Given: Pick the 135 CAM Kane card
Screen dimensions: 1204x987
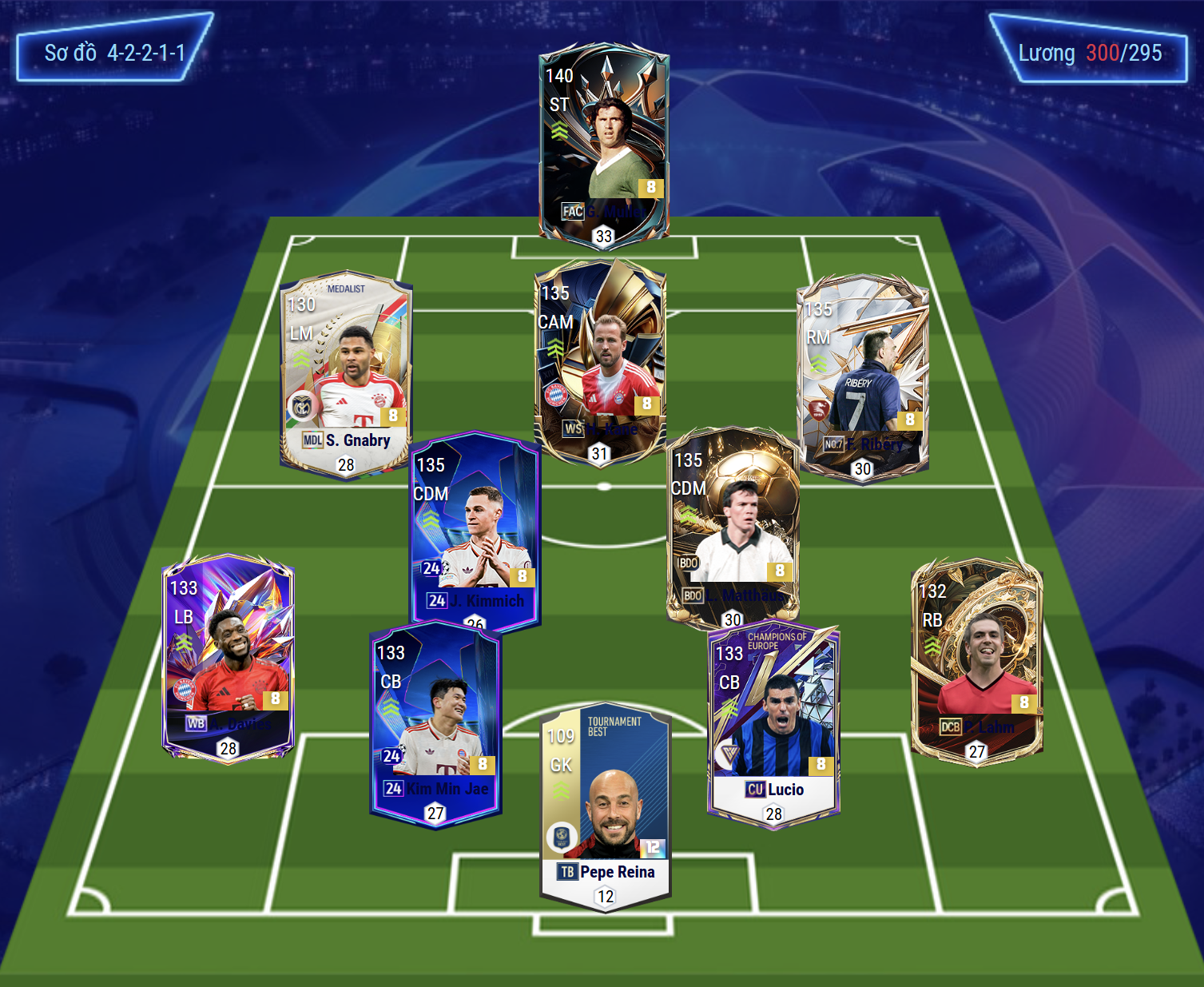Looking at the screenshot, I should pyautogui.click(x=599, y=361).
